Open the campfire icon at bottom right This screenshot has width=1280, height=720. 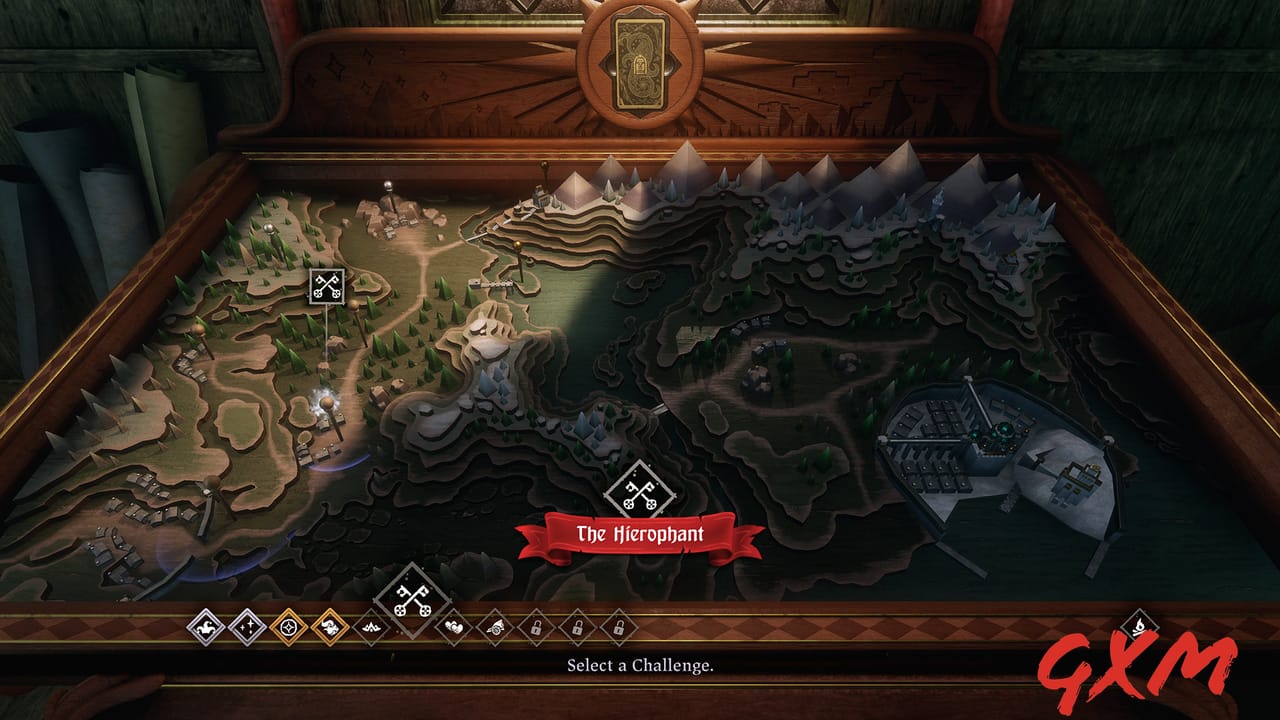coord(1140,624)
